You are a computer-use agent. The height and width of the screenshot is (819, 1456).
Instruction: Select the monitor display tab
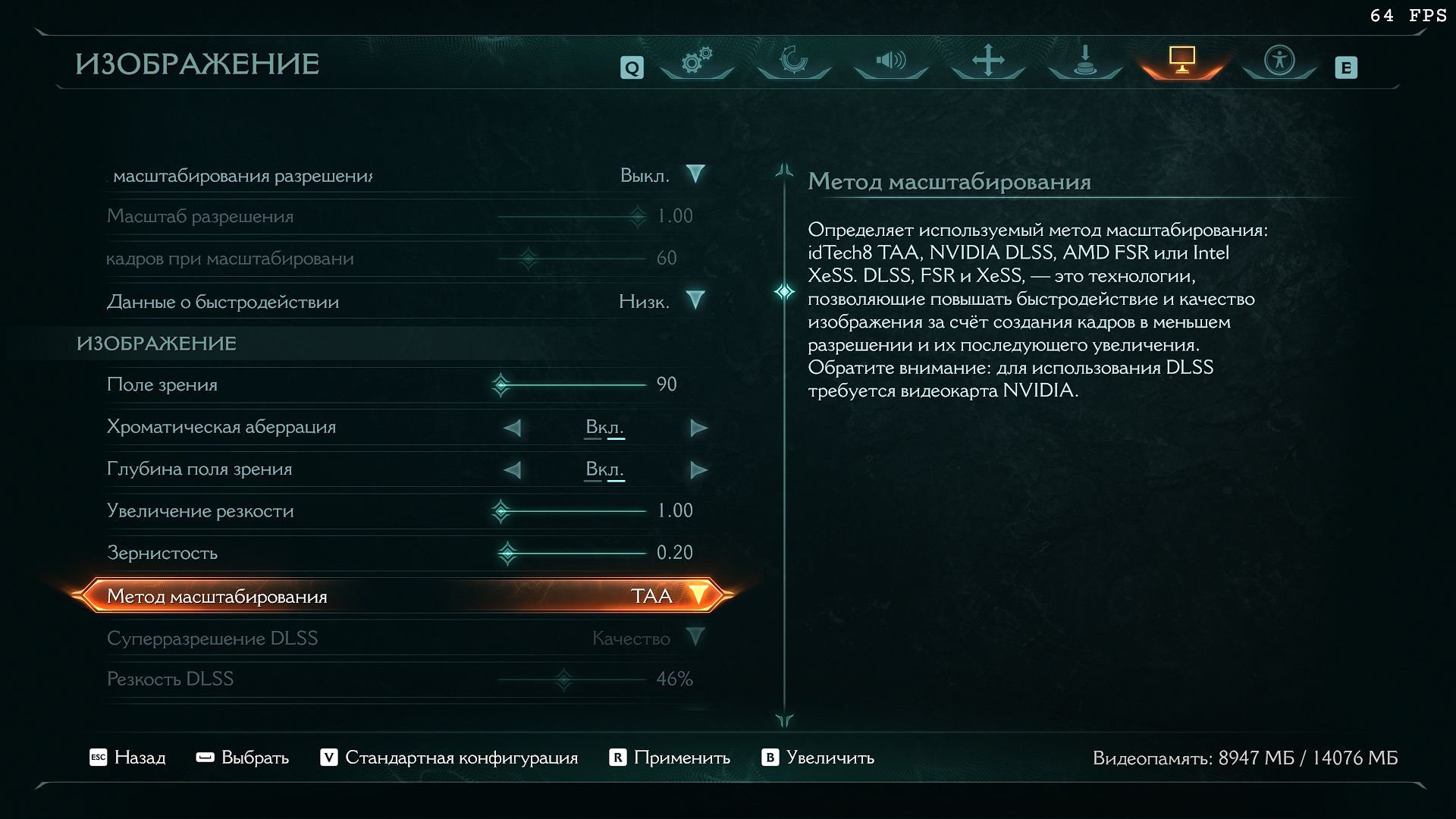click(x=1181, y=61)
